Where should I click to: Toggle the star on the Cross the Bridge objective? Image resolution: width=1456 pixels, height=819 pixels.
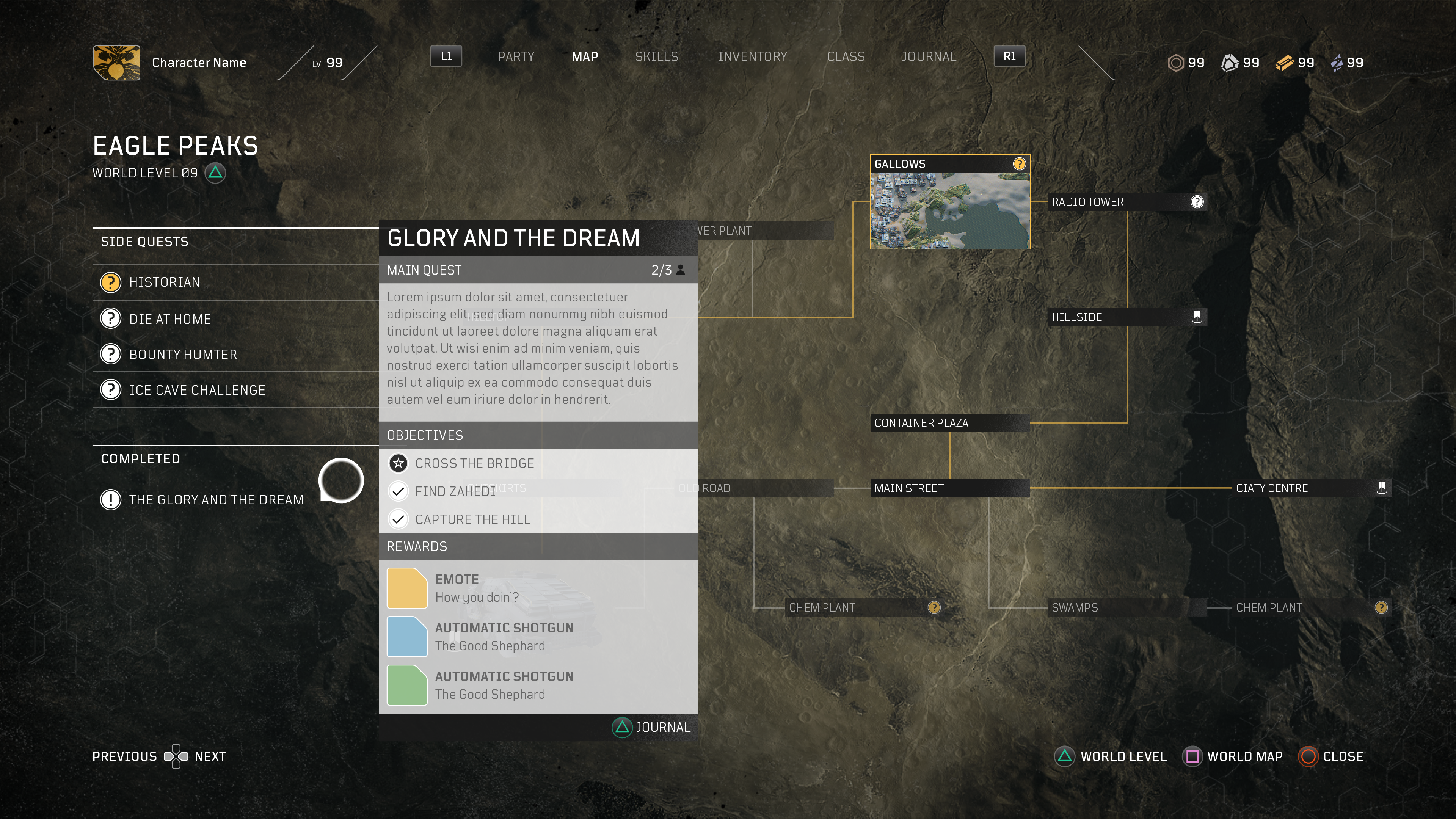coord(399,463)
